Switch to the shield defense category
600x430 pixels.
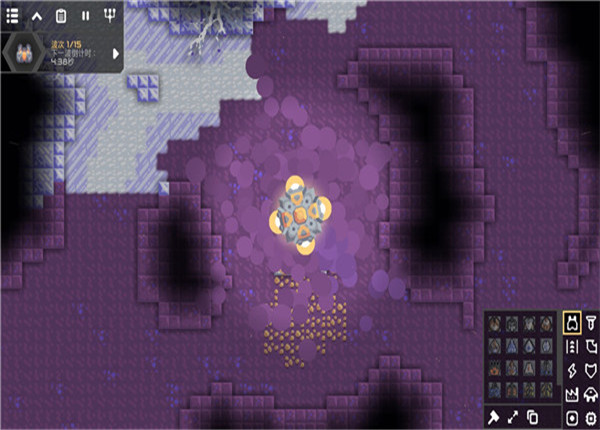(x=591, y=370)
